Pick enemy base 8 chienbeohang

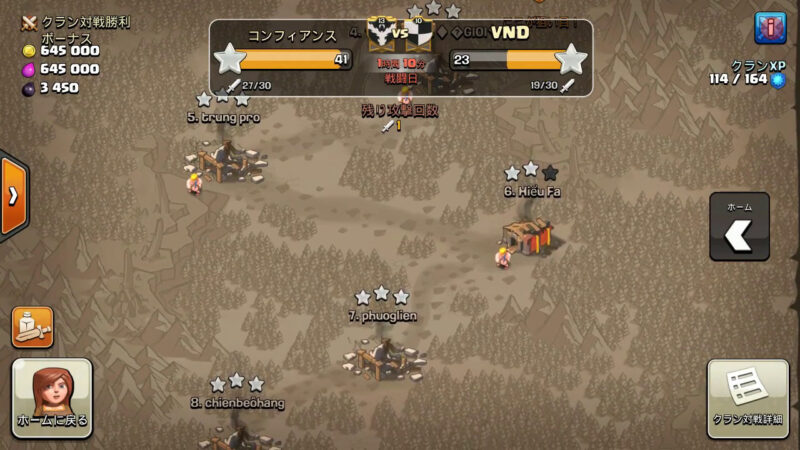tap(237, 432)
